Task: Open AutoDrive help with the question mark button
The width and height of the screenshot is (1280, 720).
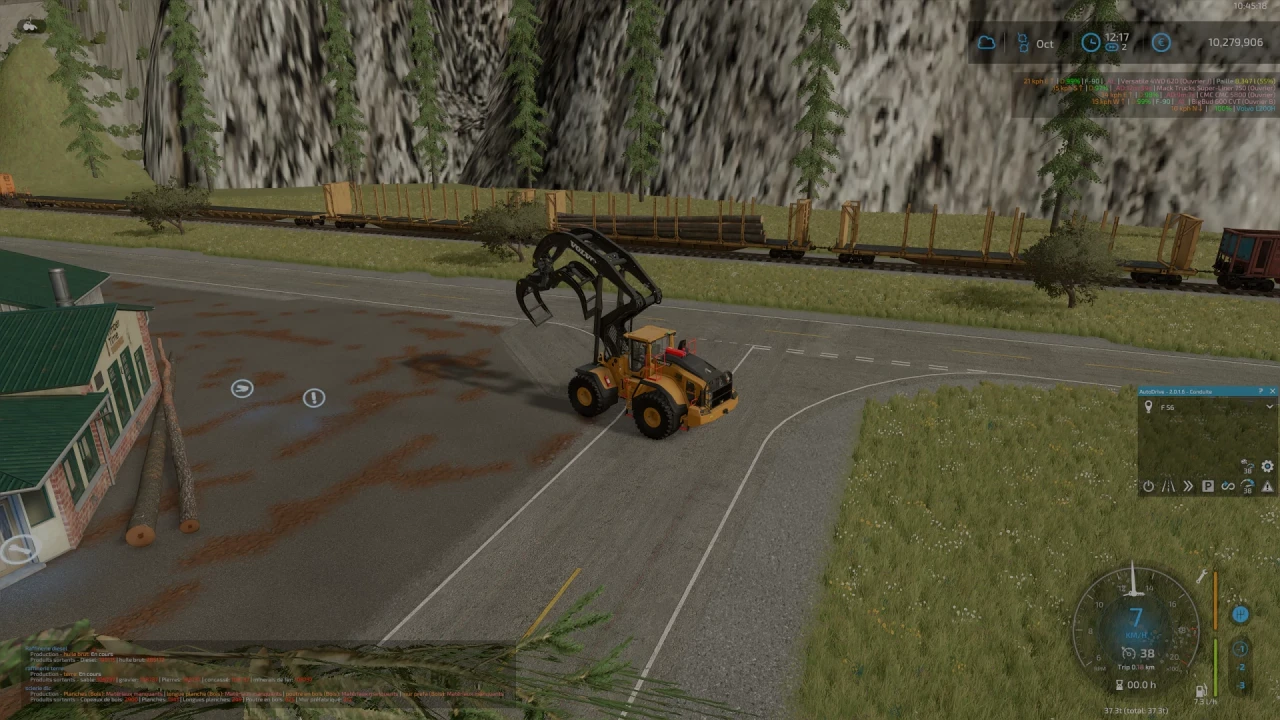Action: 1261,391
